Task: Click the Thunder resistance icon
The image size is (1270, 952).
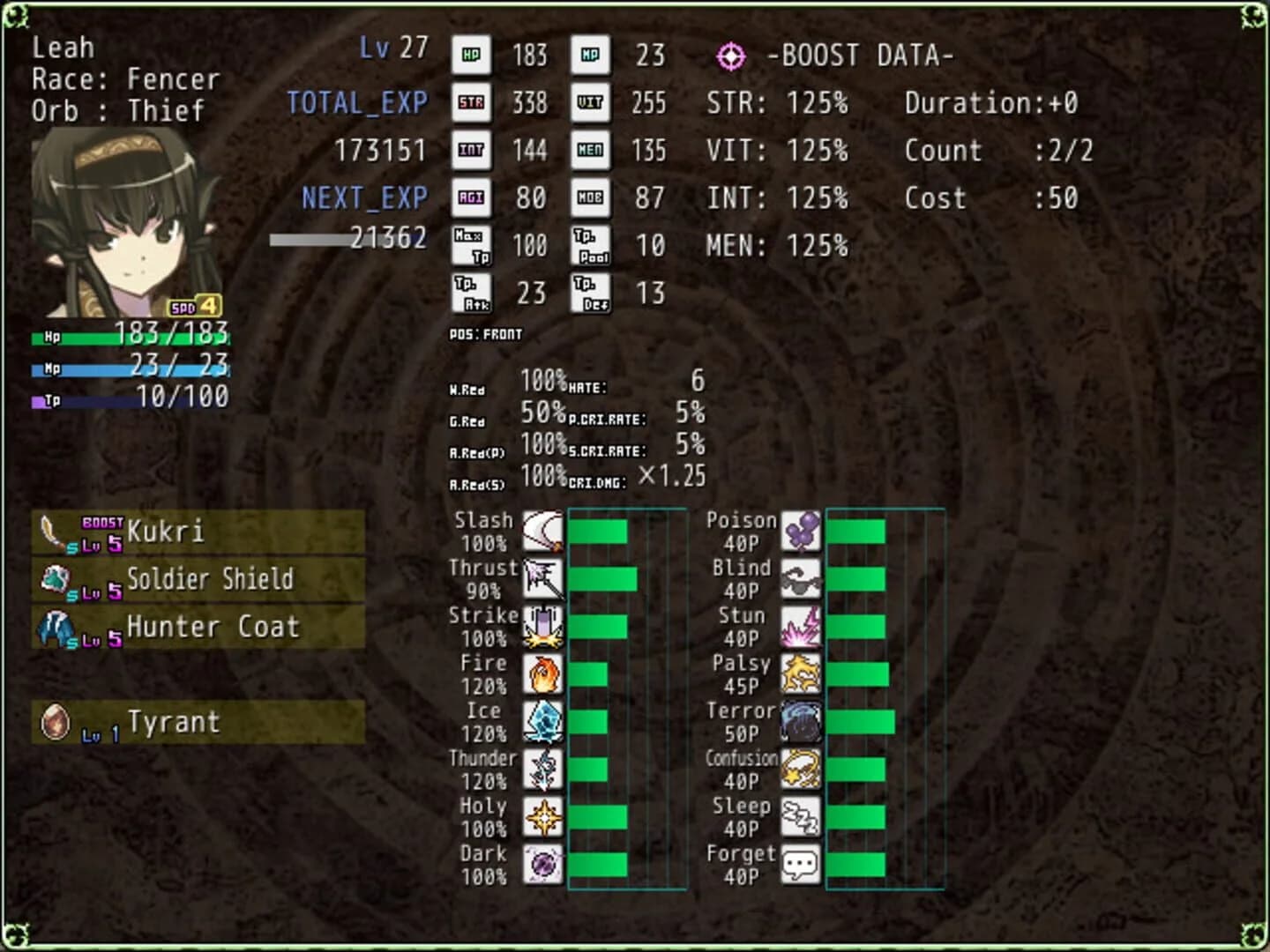Action: pos(544,768)
